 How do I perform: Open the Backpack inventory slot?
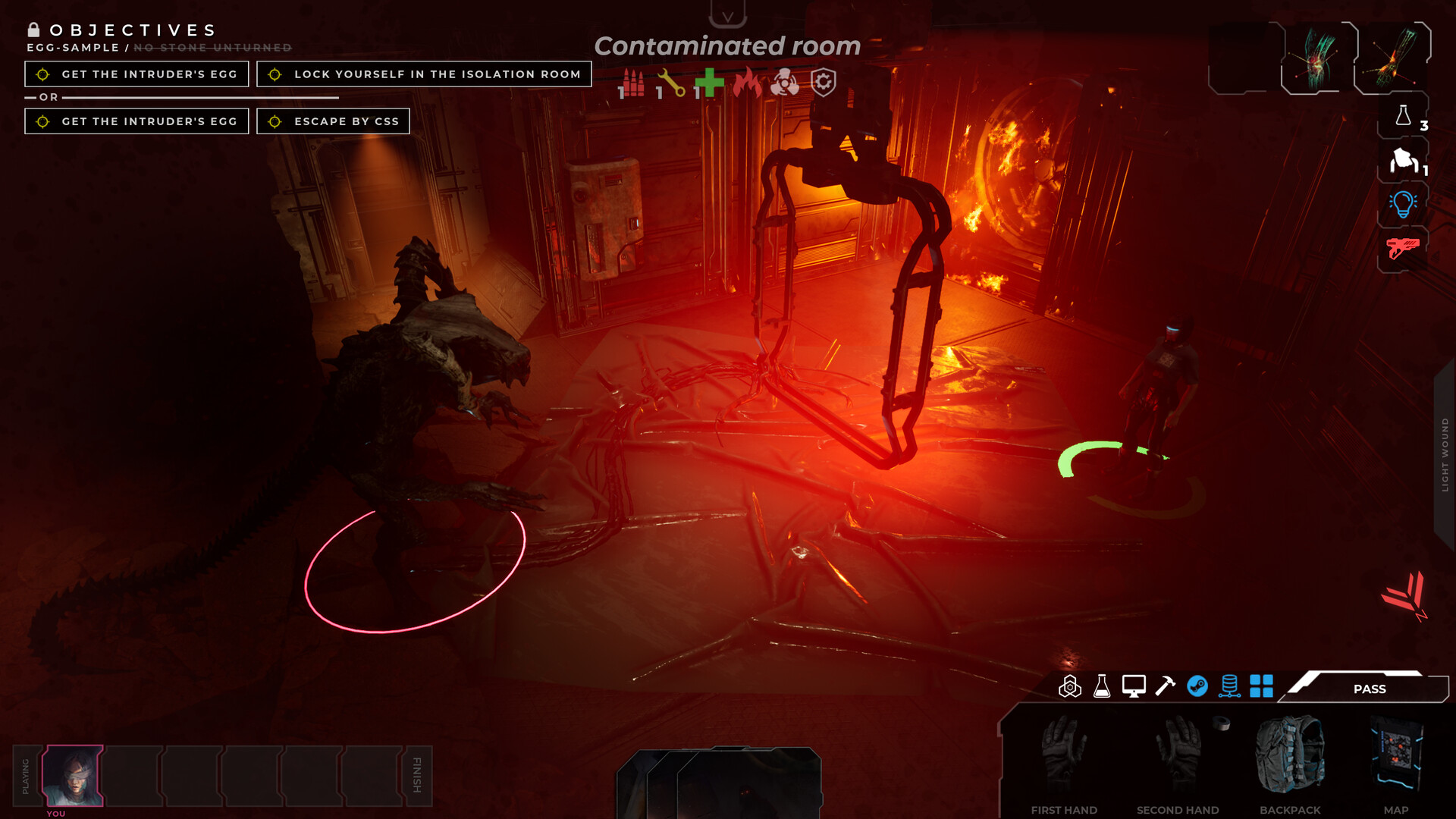coord(1291,755)
